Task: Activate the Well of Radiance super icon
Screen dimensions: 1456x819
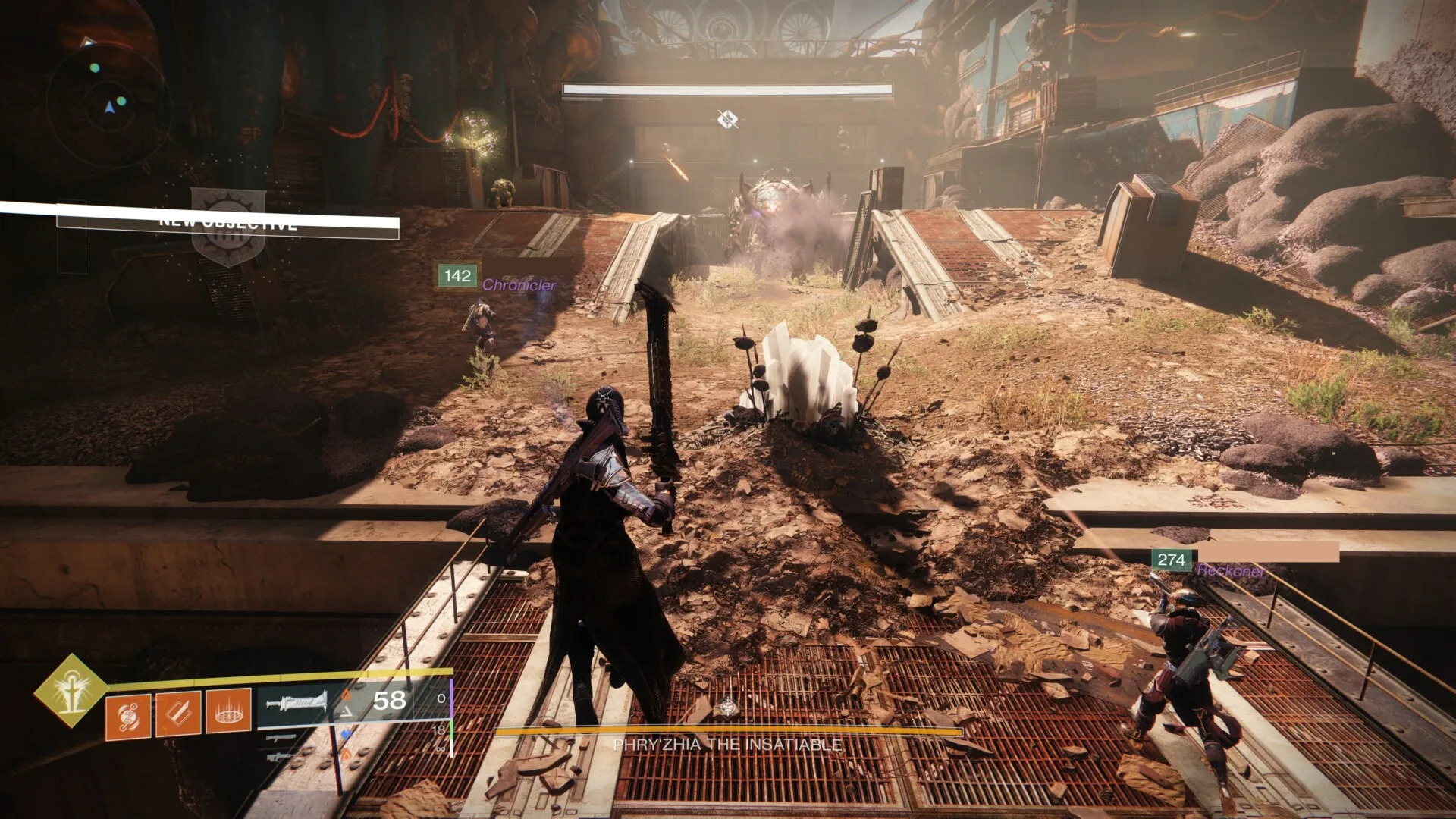Action: click(71, 690)
